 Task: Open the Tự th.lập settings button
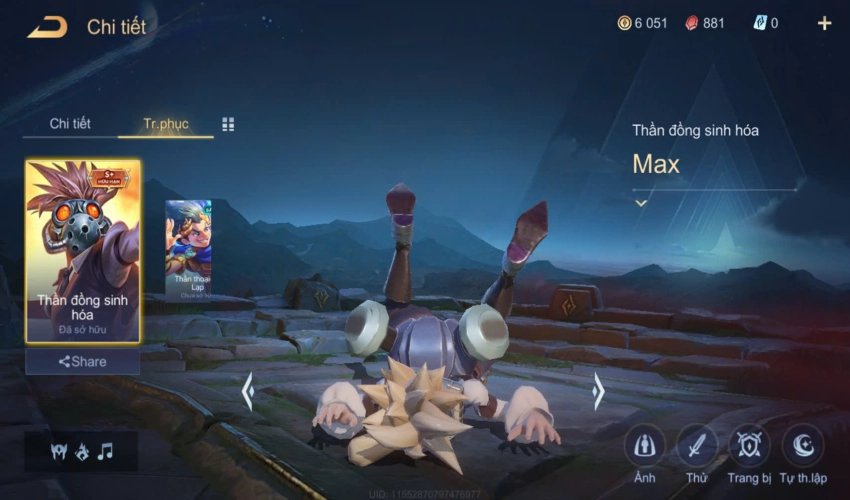803,446
